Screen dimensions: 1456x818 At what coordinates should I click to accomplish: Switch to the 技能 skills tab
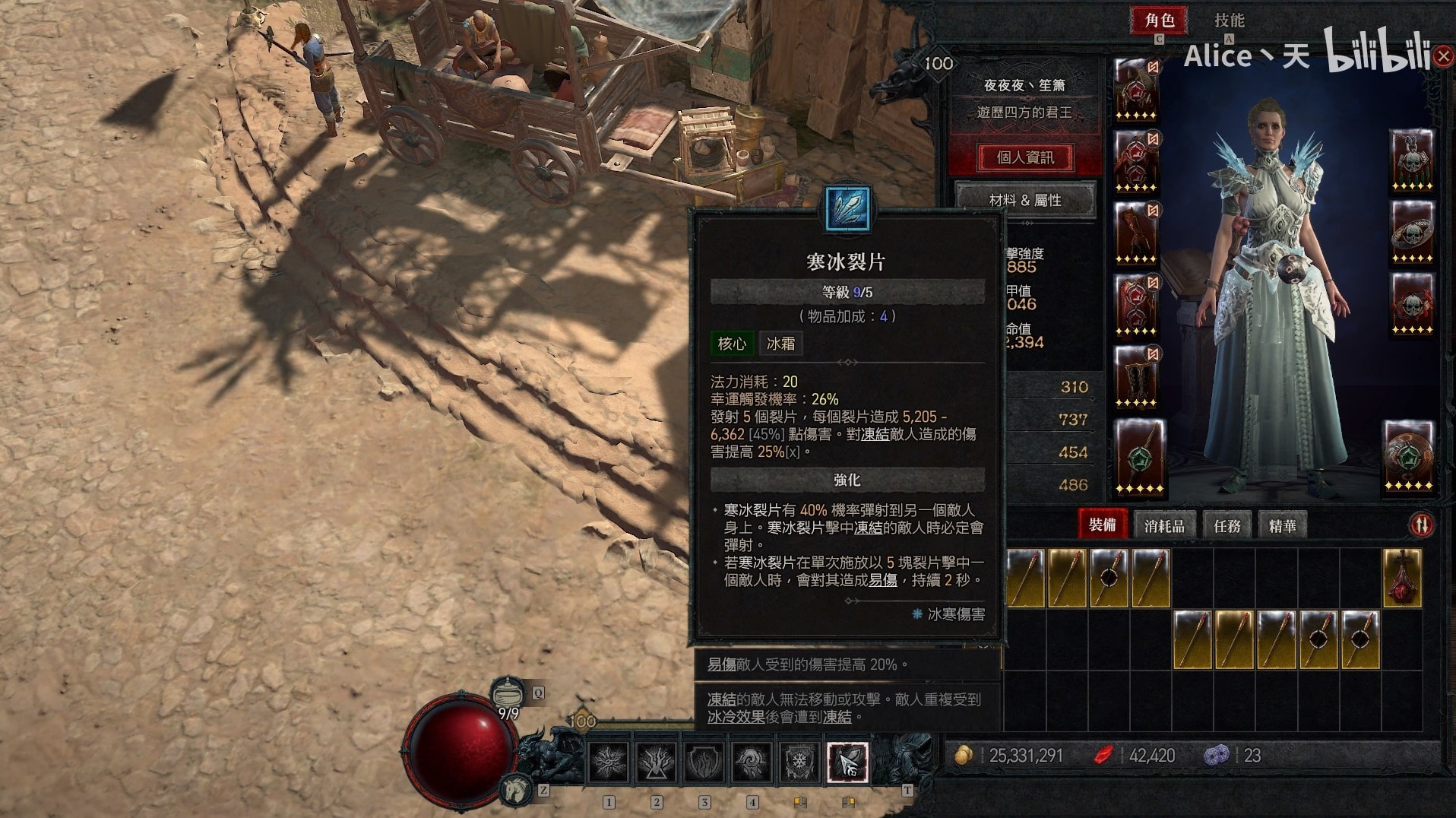[x=1229, y=21]
